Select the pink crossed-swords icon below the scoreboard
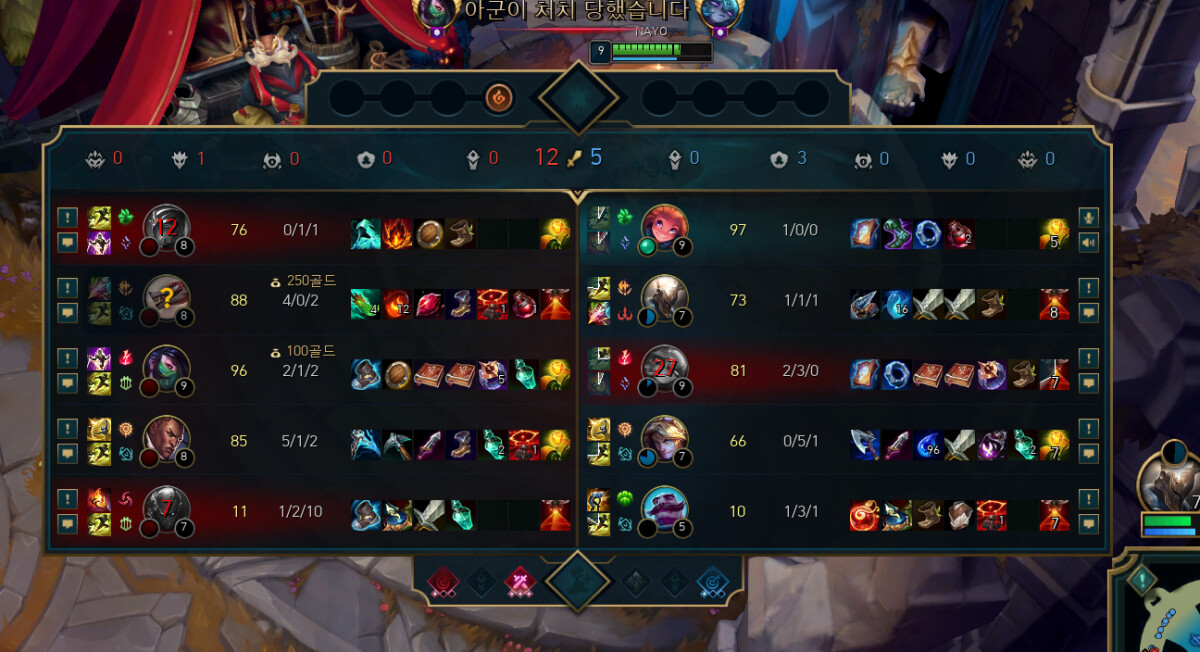 tap(519, 582)
